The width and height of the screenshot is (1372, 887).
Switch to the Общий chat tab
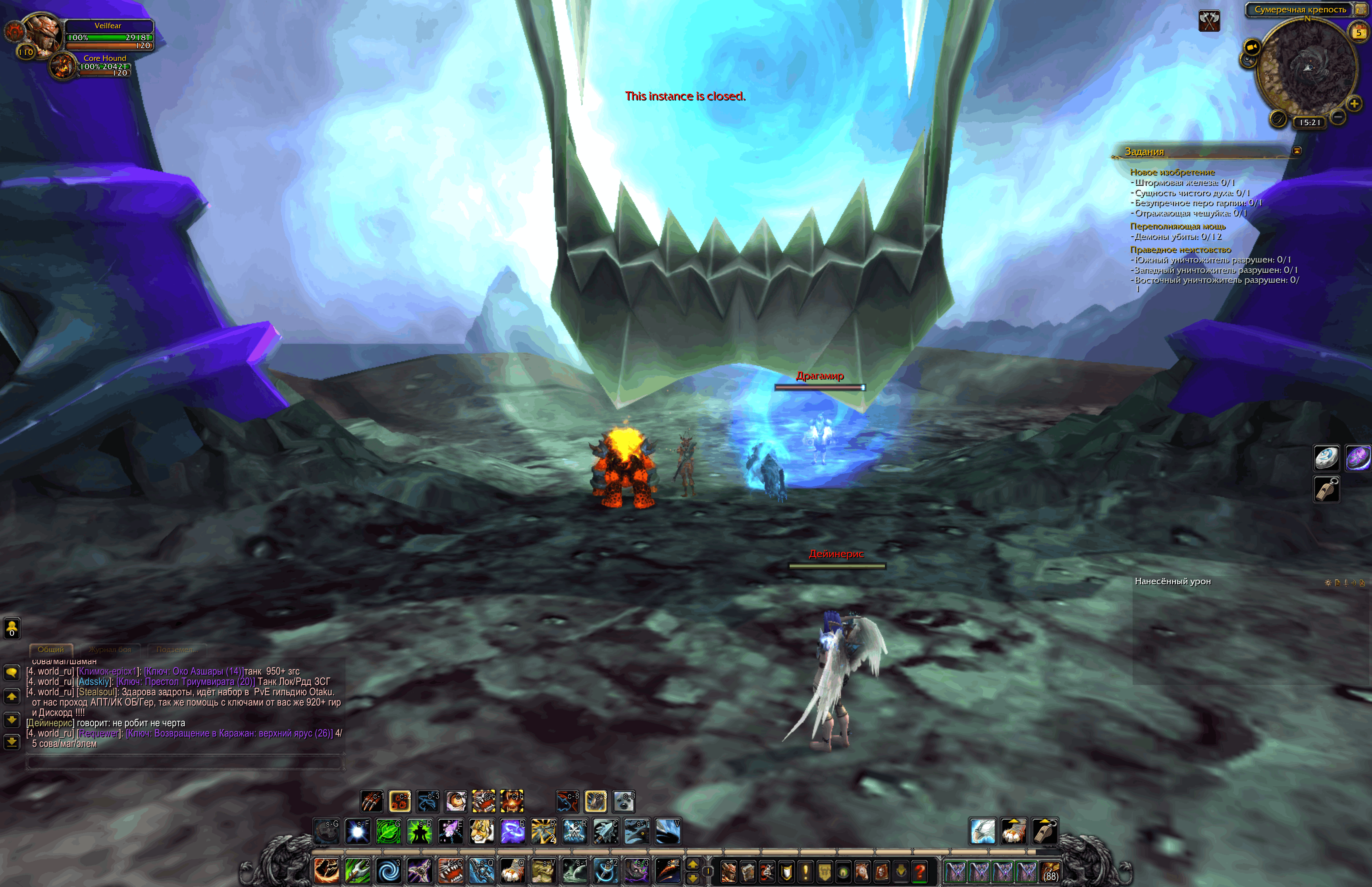click(x=51, y=650)
